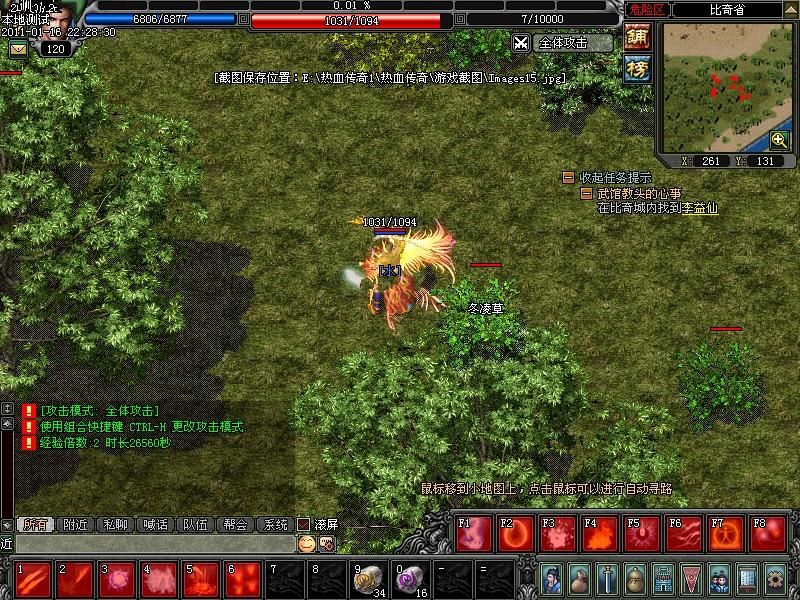Switch to the 私聊 chat tab
Image resolution: width=800 pixels, height=600 pixels.
115,524
